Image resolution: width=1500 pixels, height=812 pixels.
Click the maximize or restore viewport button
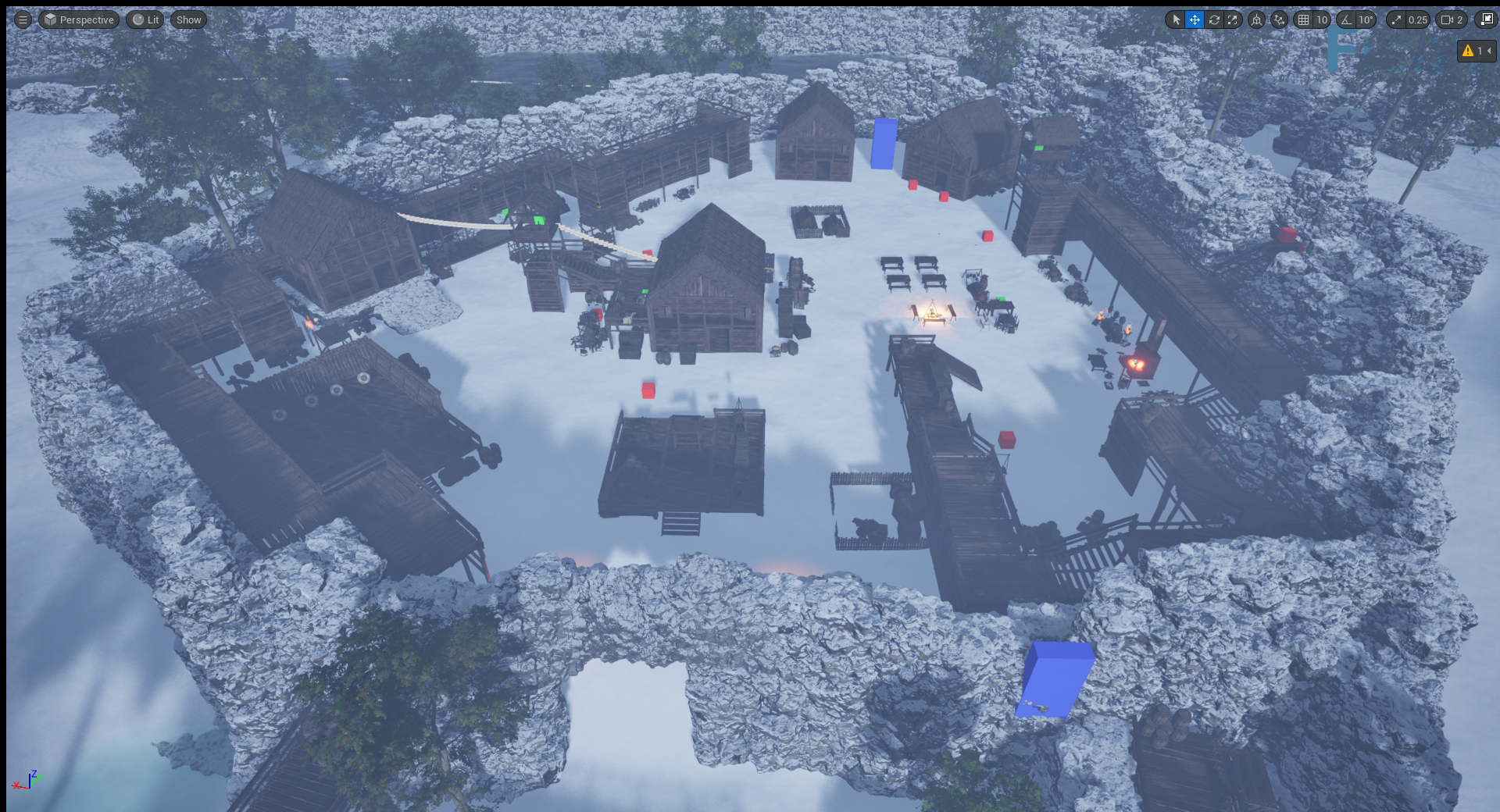coord(1486,20)
